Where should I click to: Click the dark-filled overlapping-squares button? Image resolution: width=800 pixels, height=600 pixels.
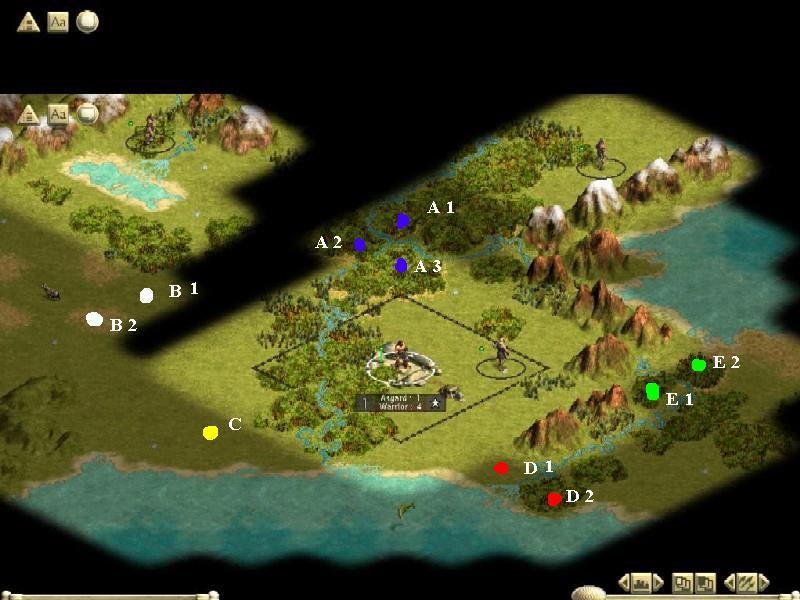(704, 582)
